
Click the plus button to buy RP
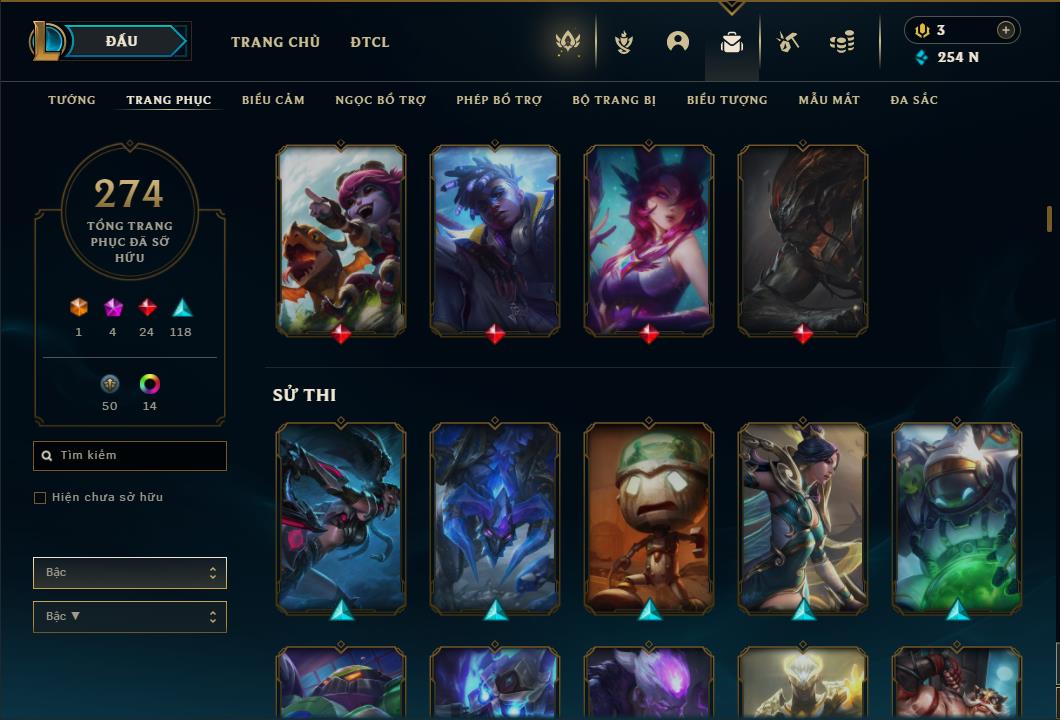click(x=1006, y=30)
